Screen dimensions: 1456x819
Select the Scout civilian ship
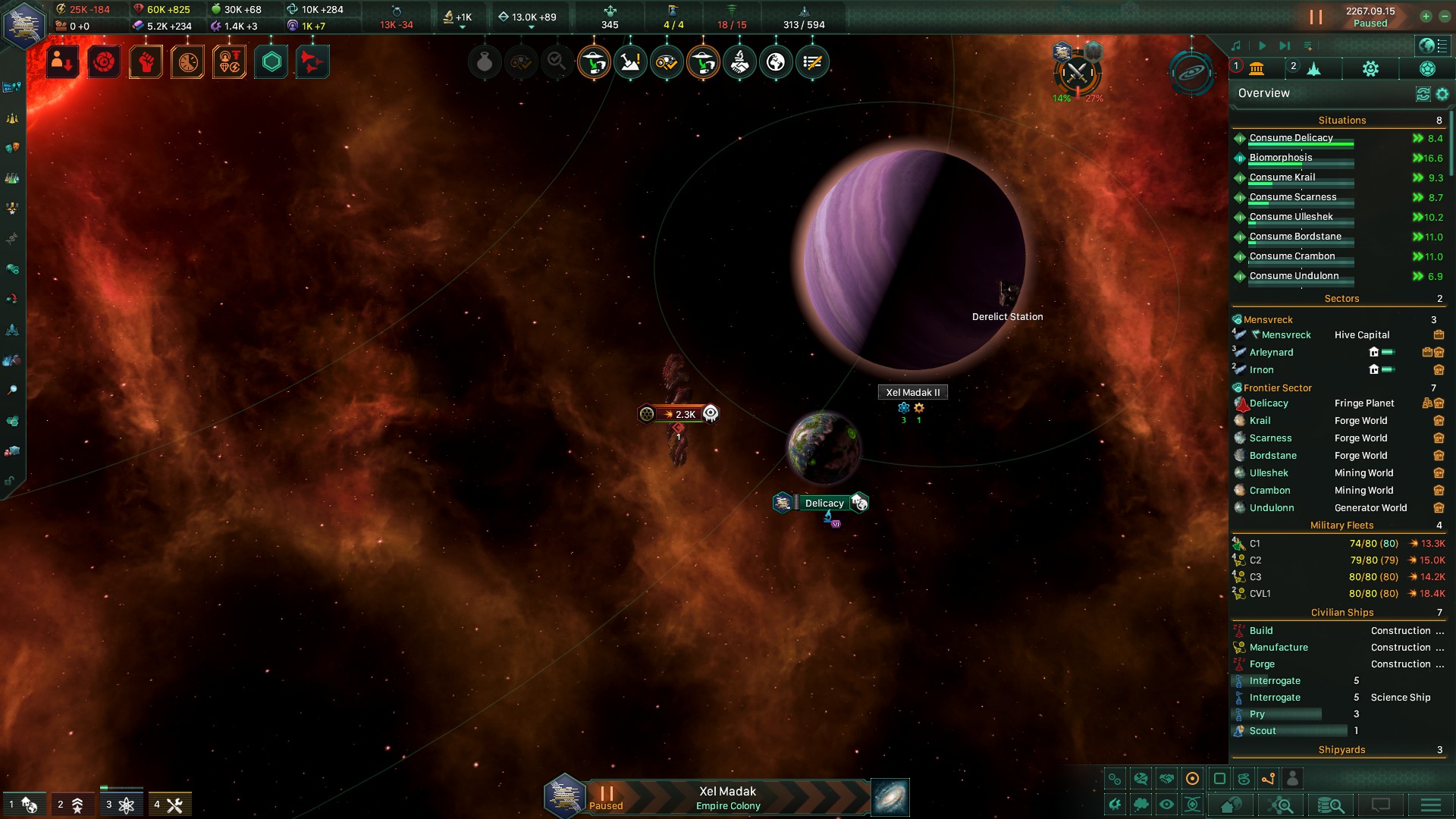pyautogui.click(x=1263, y=731)
